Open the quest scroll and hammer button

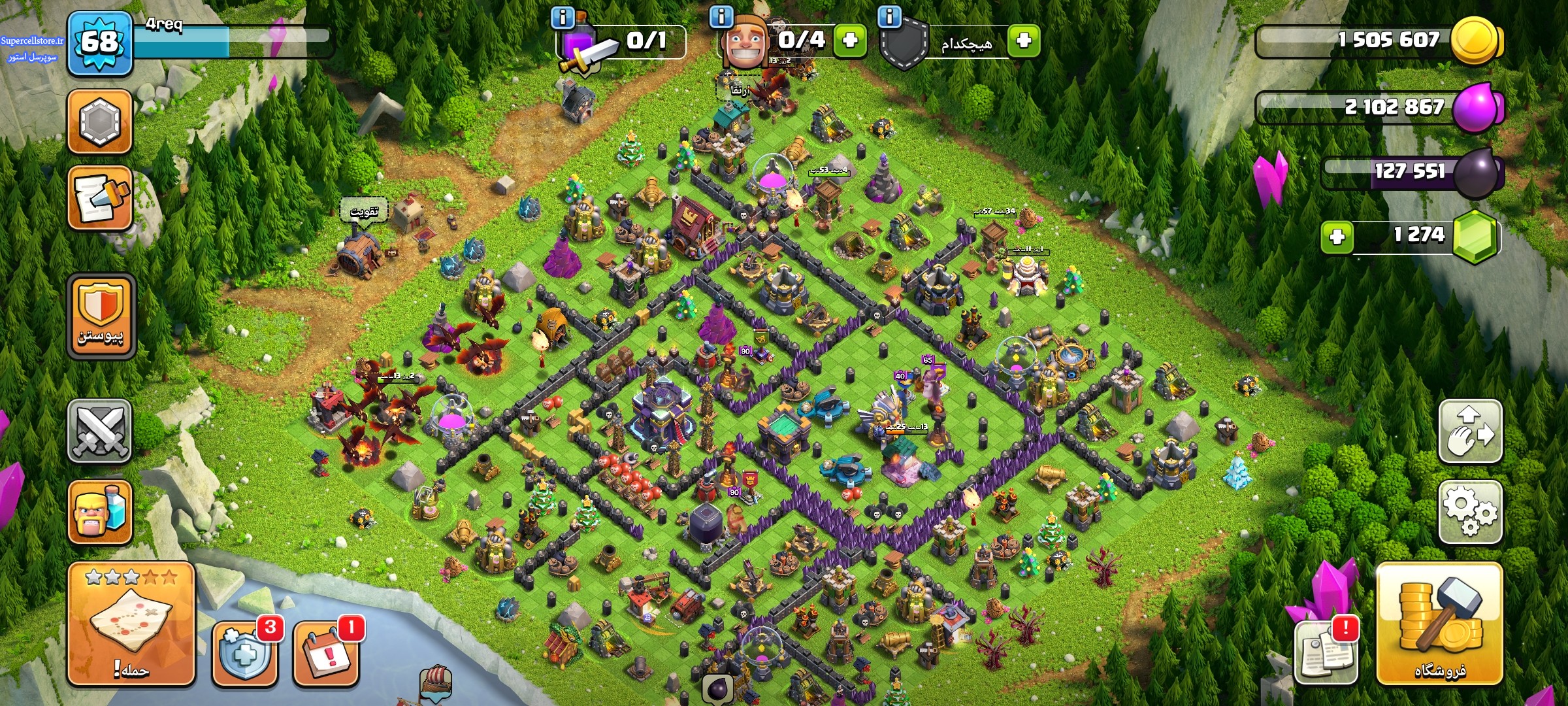point(100,197)
